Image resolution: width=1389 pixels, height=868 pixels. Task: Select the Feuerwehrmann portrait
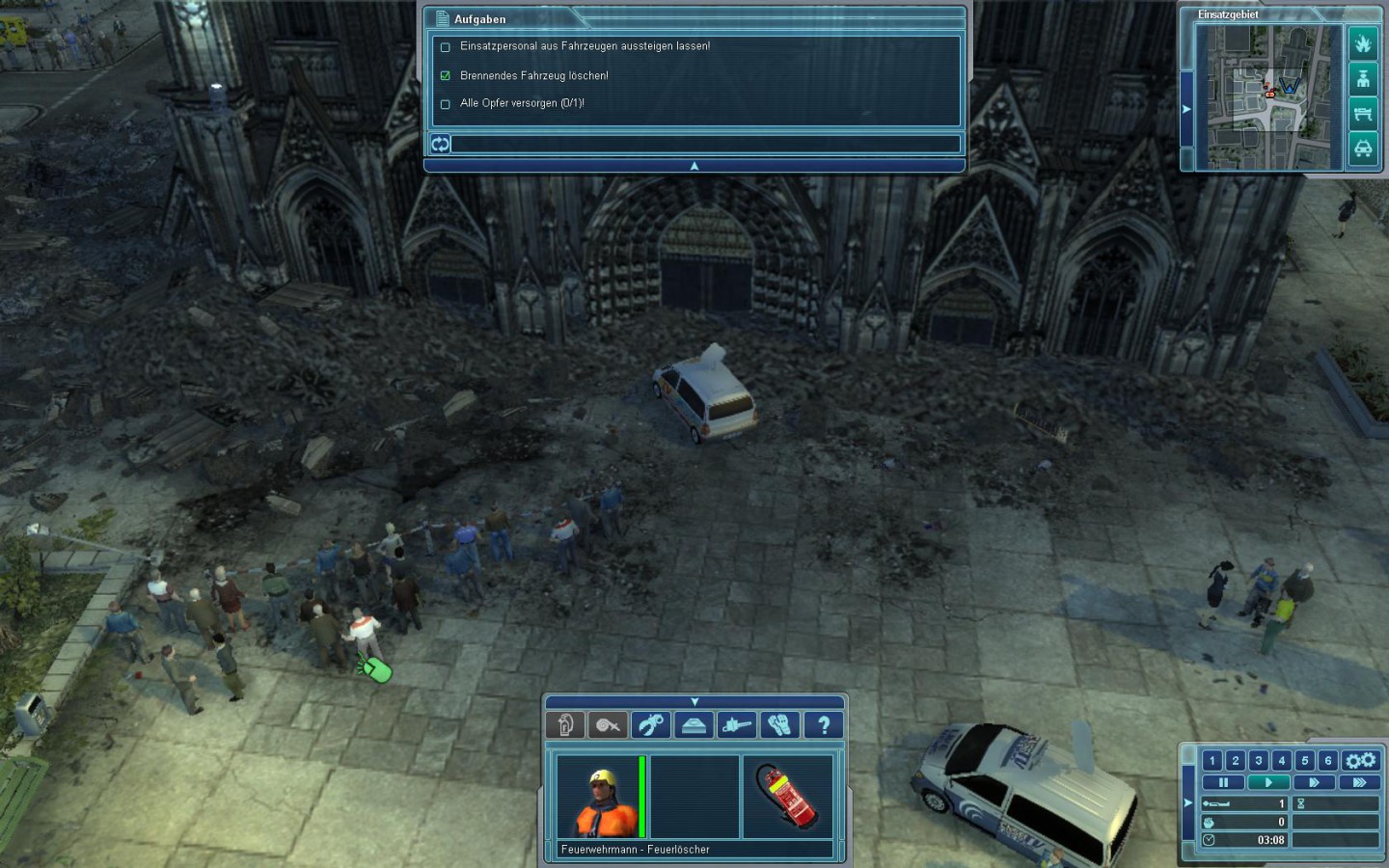(598, 798)
